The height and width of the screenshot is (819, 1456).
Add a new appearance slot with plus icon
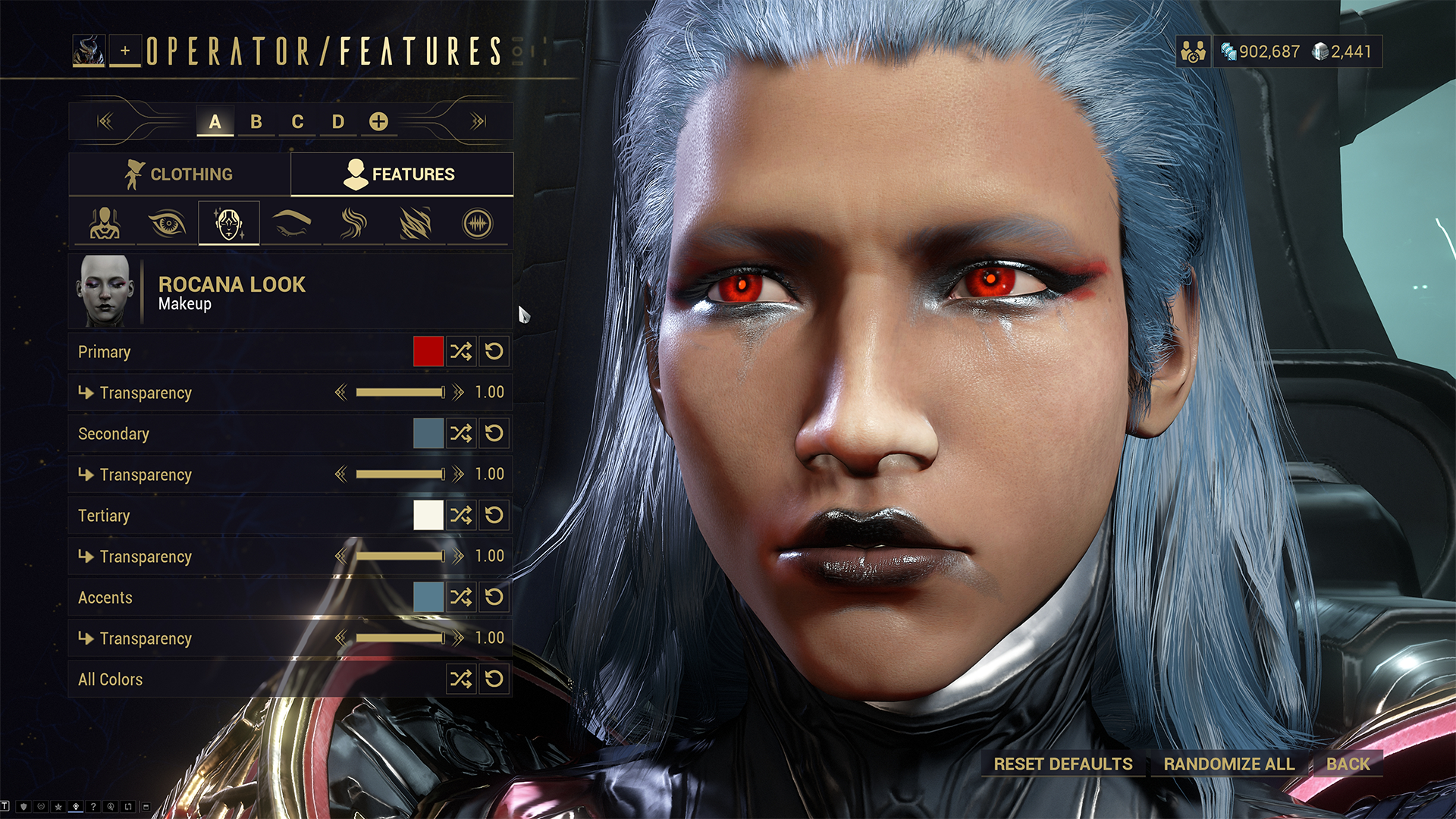coord(378,121)
